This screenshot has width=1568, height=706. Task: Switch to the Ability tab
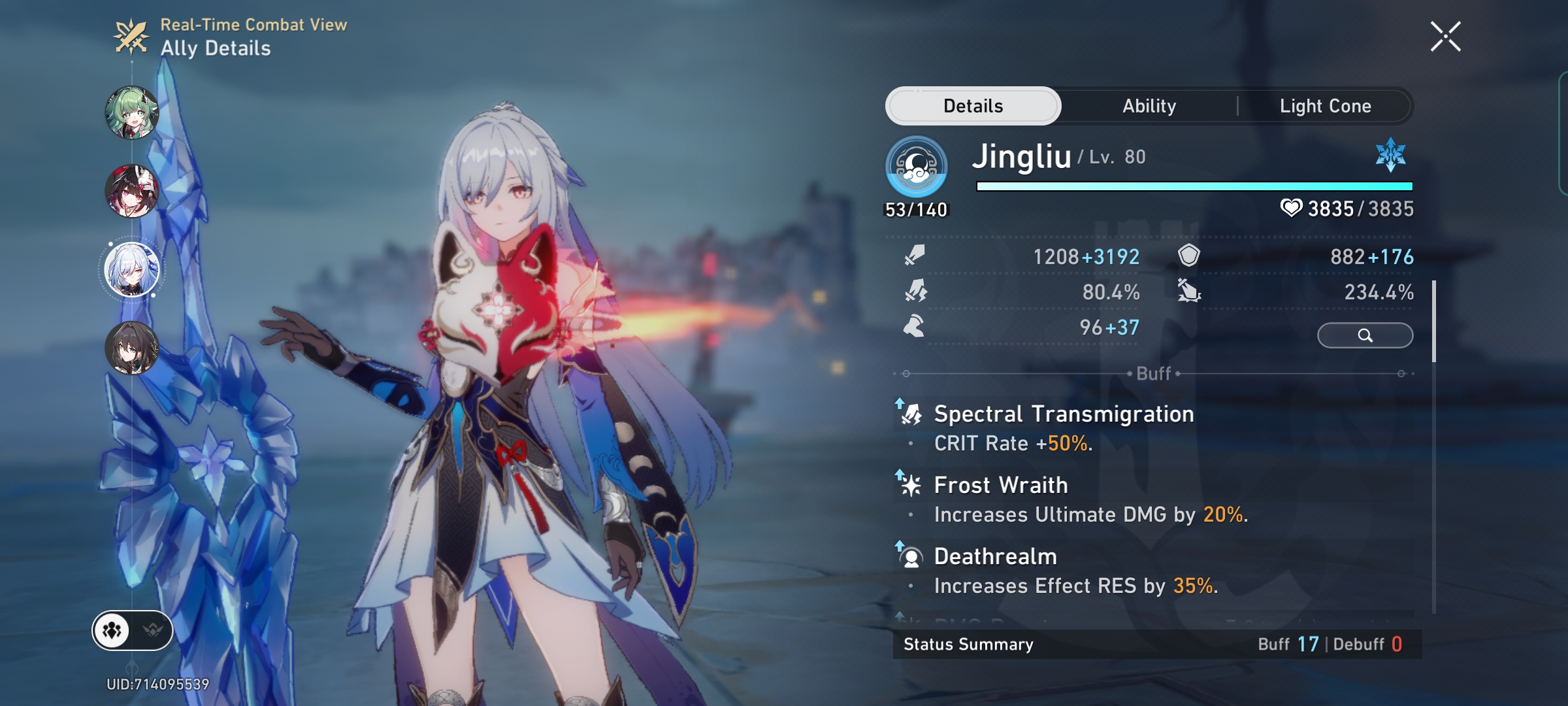(x=1149, y=105)
